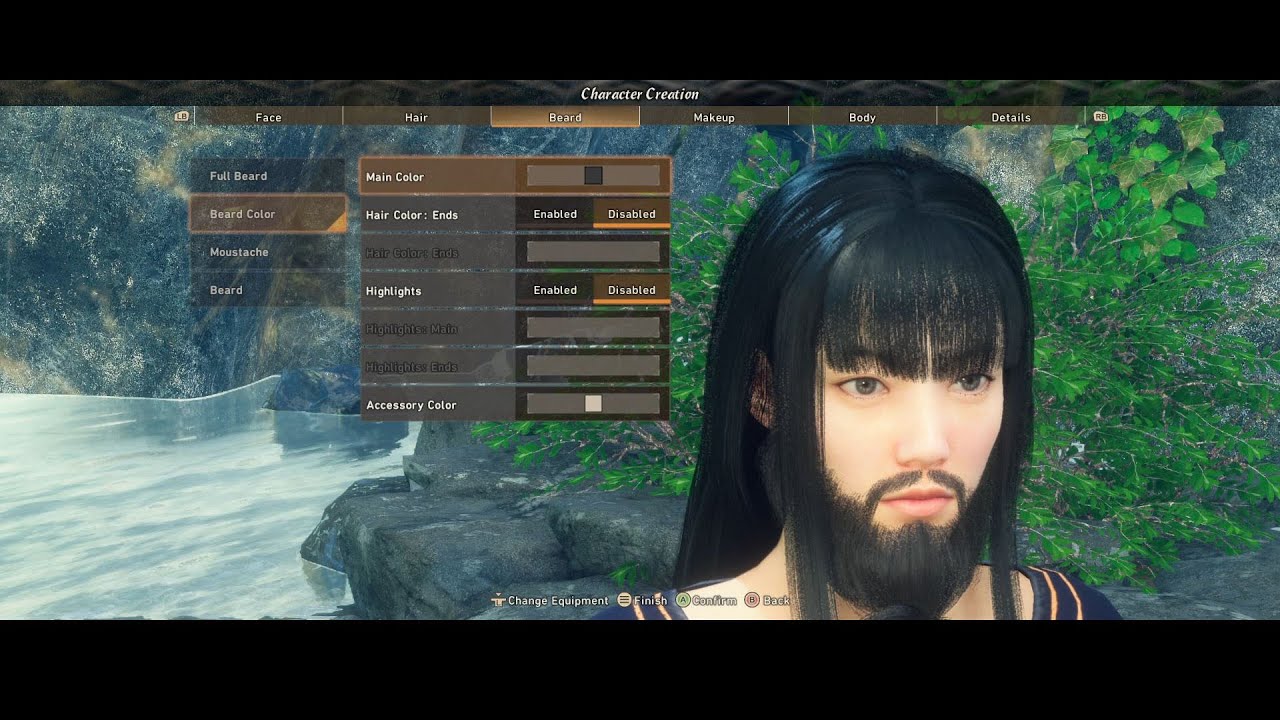The height and width of the screenshot is (720, 1280).
Task: Switch to the Details tab
Action: point(1011,117)
